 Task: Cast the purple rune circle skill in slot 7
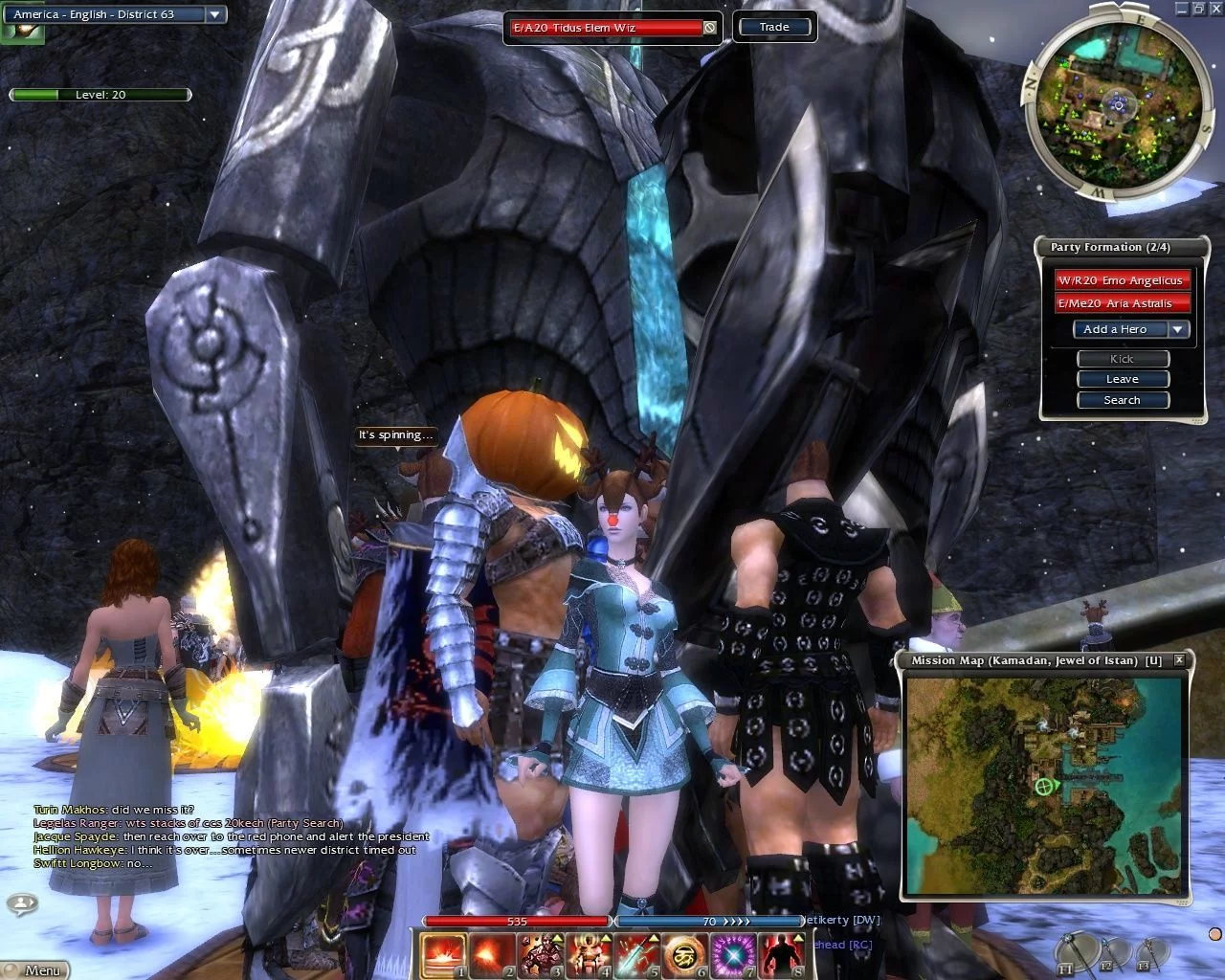(x=733, y=954)
